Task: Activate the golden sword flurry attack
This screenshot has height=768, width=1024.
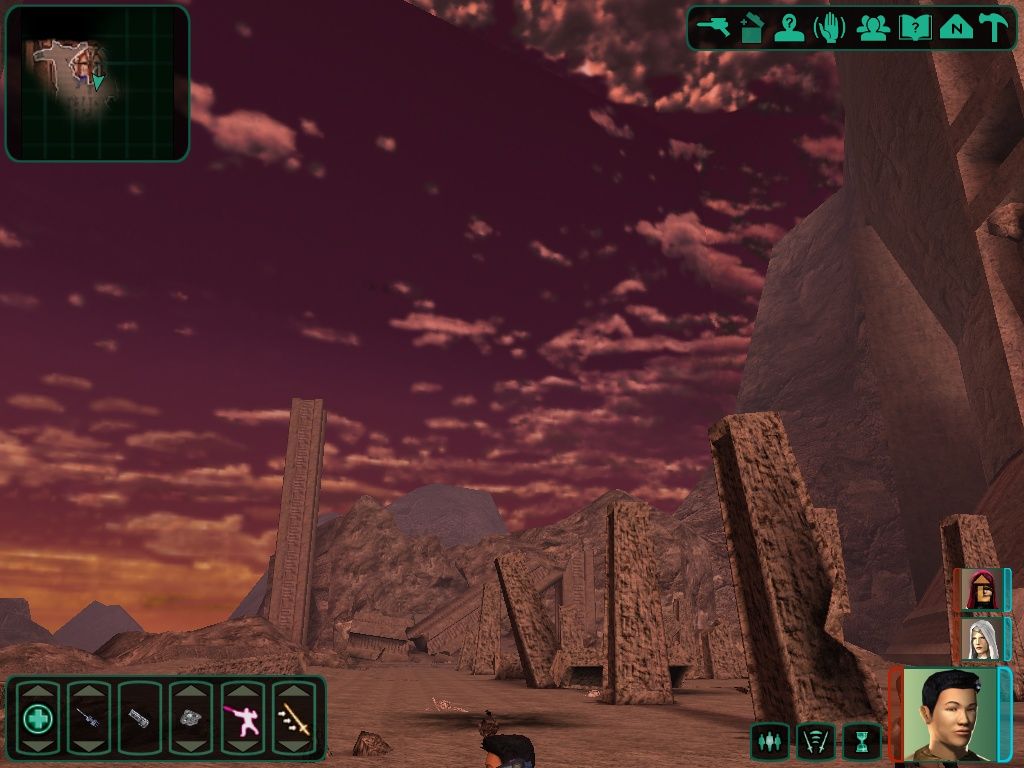Action: click(294, 718)
